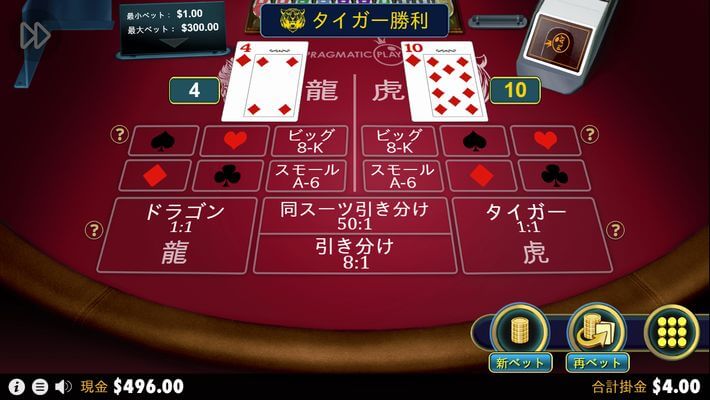This screenshot has height=400, width=710.
Task: Choose the Tiger-side diamond suit bet
Action: 481,175
